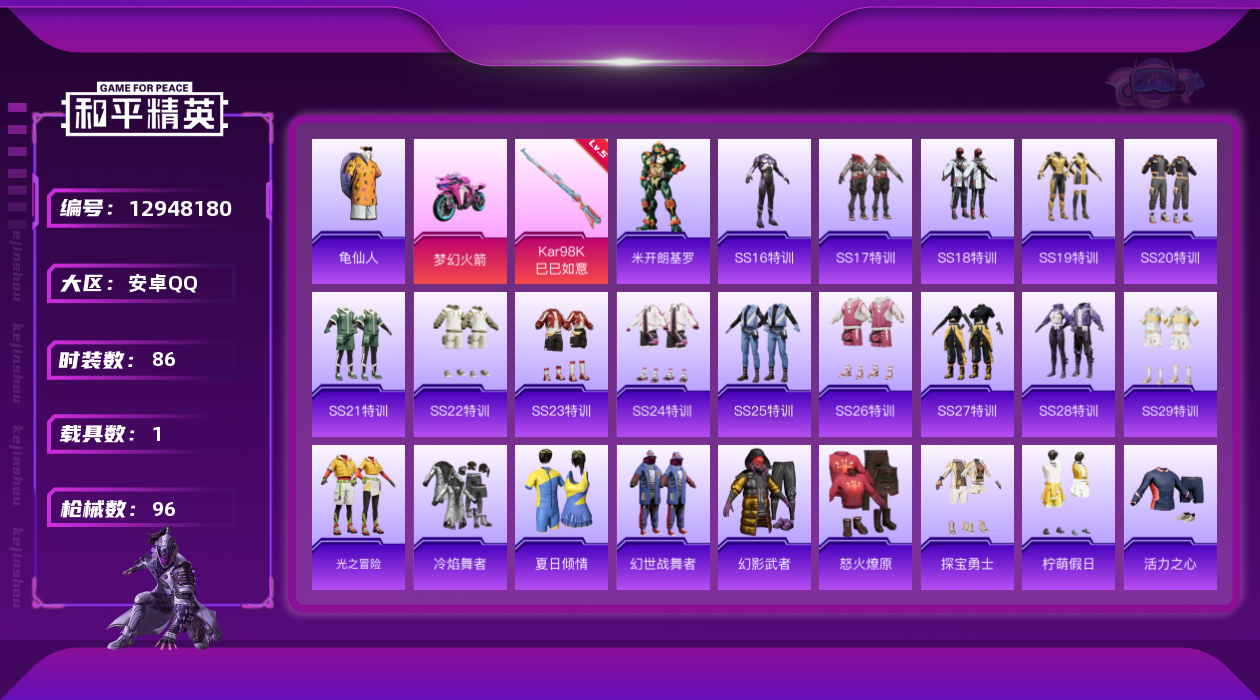Screen dimensions: 1260x700
Task: Choose the 梦幻火箭 motorcycle card
Action: 460,211
